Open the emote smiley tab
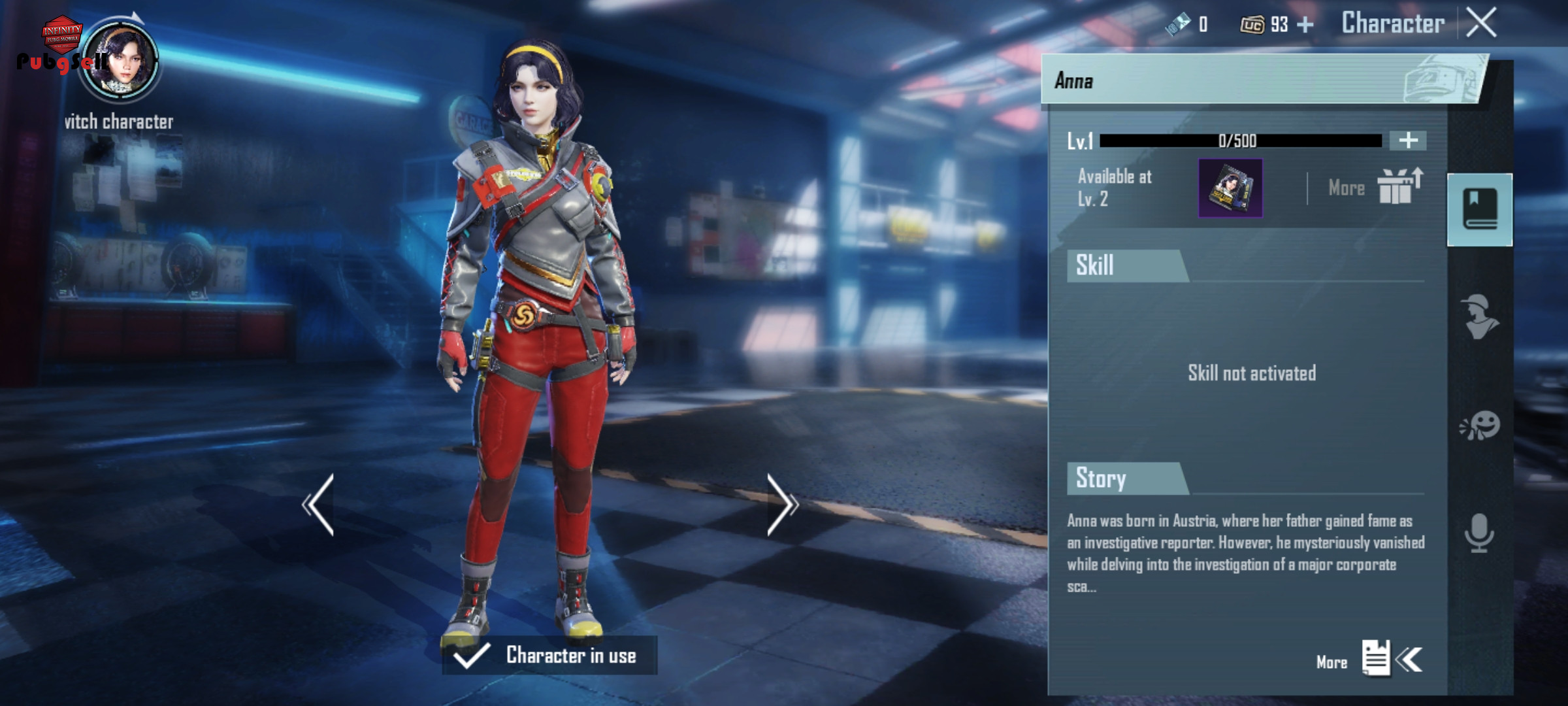1568x706 pixels. pos(1479,426)
